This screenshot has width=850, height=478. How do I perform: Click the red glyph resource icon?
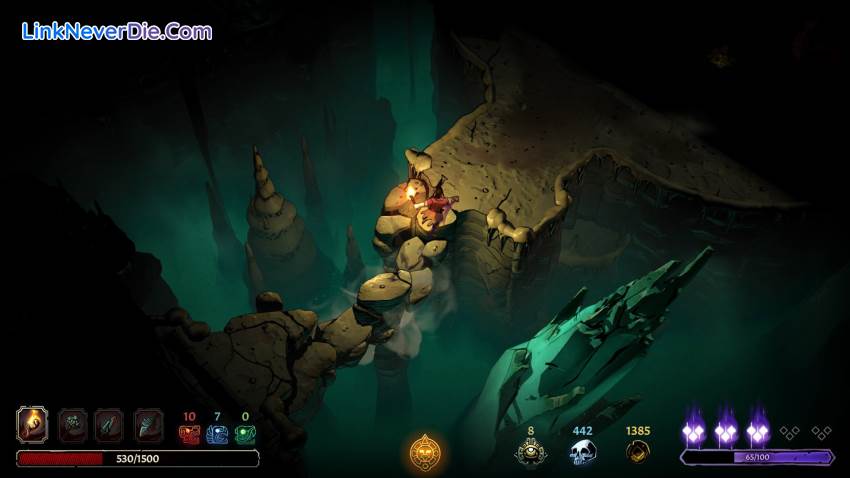[x=189, y=434]
